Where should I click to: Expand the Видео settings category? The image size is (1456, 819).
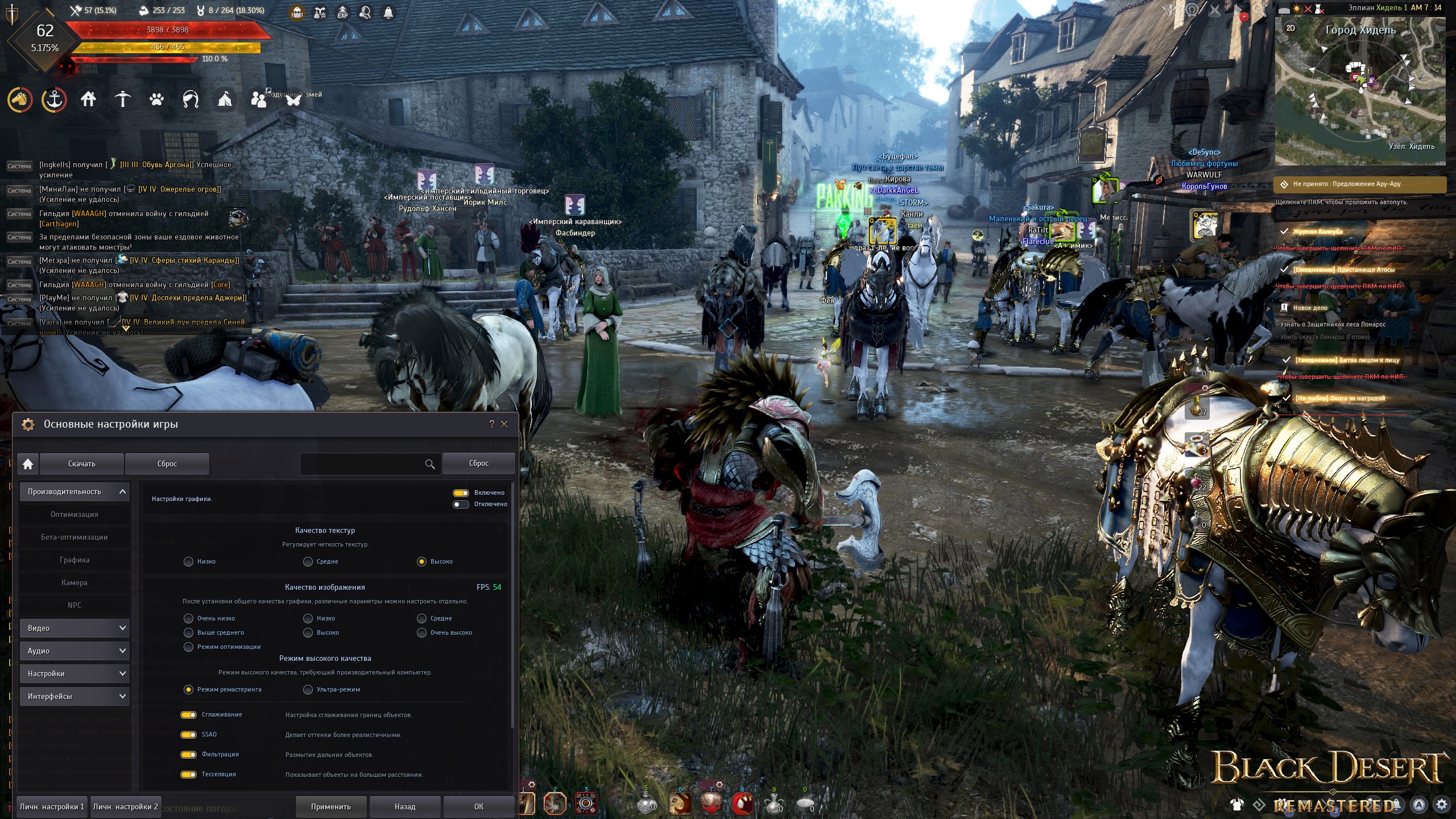75,628
